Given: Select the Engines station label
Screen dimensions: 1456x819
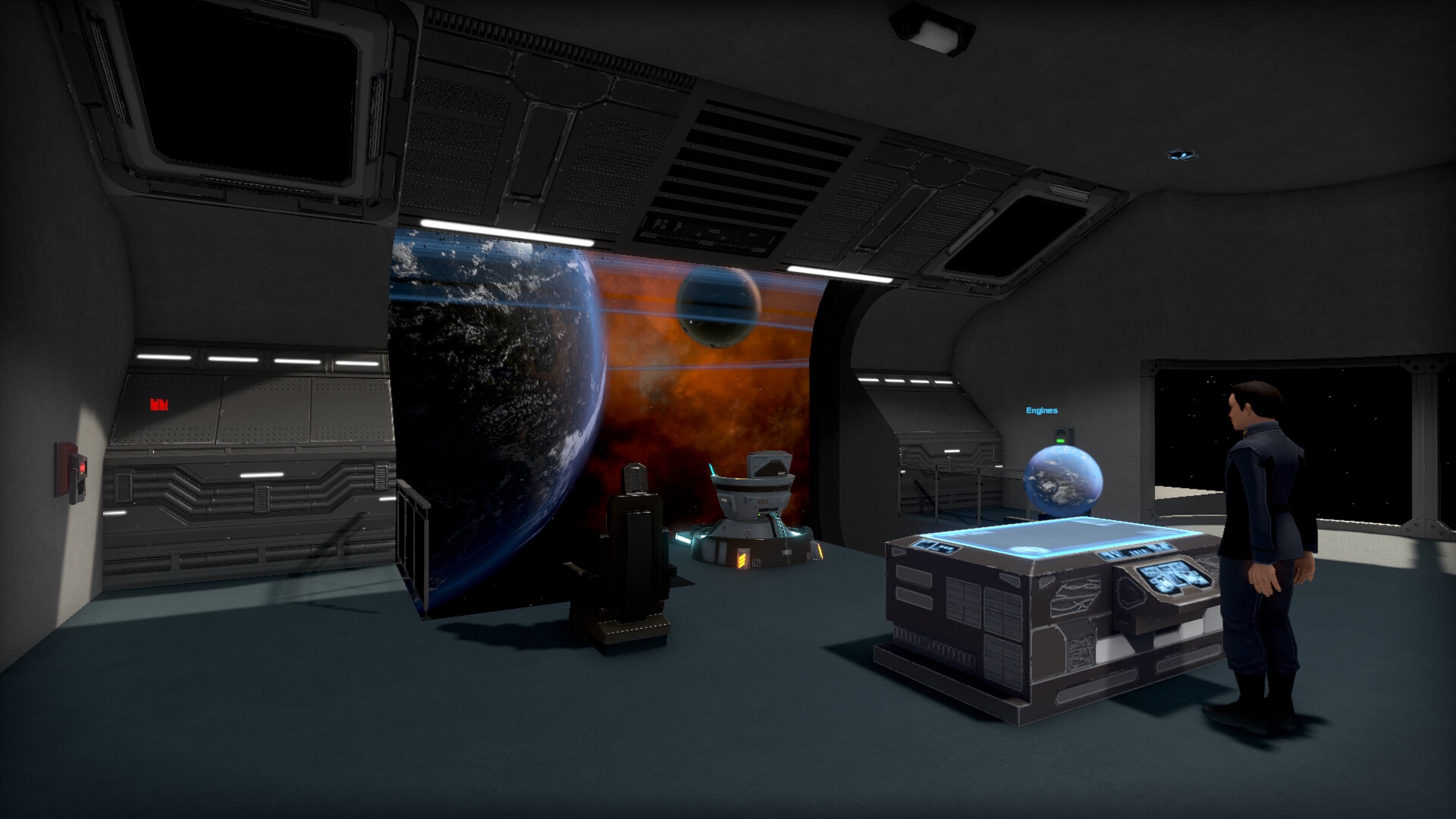Looking at the screenshot, I should click(1041, 411).
